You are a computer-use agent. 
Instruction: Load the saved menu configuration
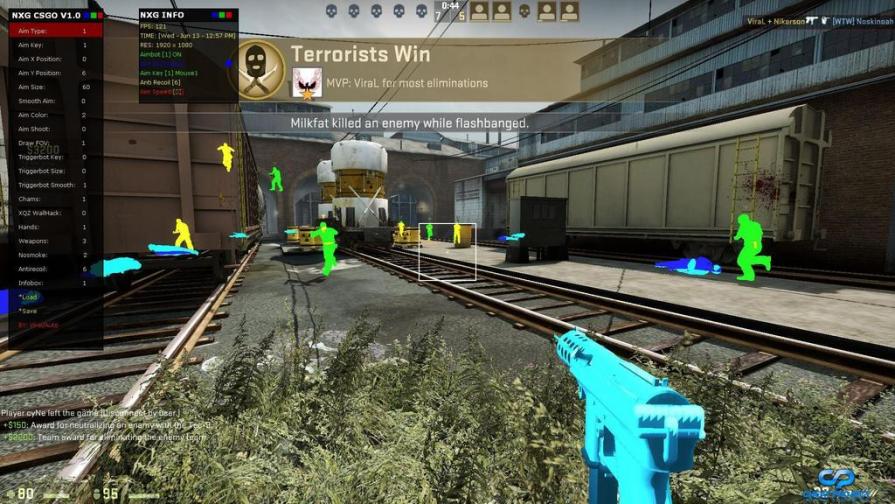point(30,297)
